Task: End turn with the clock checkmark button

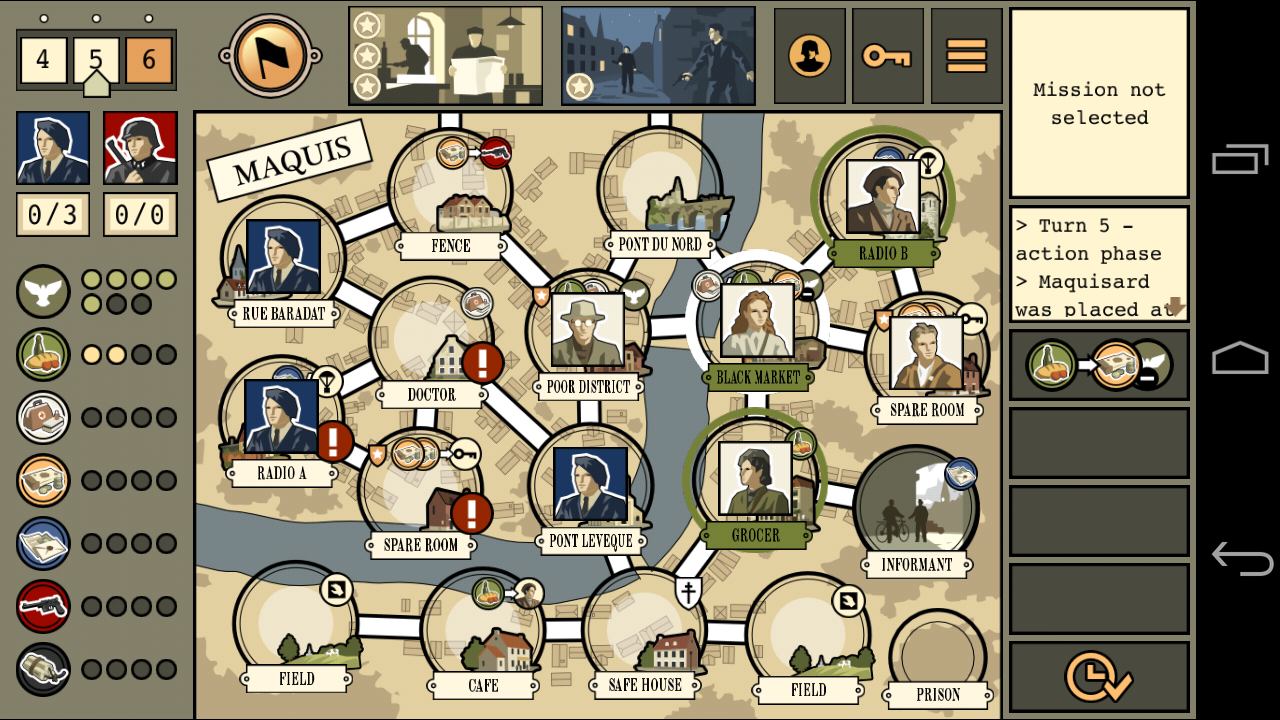Action: 1098,677
